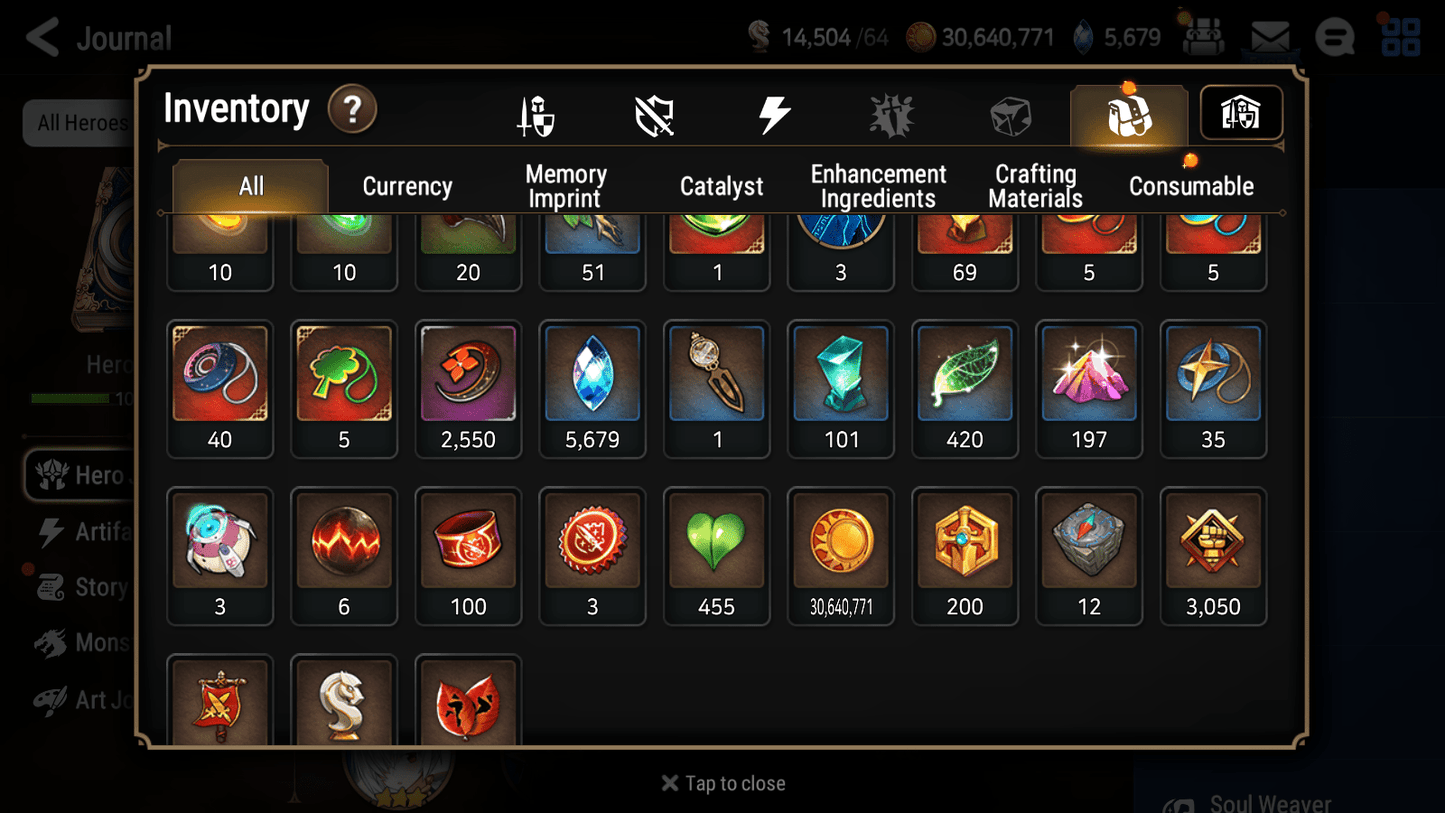1445x813 pixels.
Task: Open the Mail inbox icon
Action: click(x=1269, y=36)
